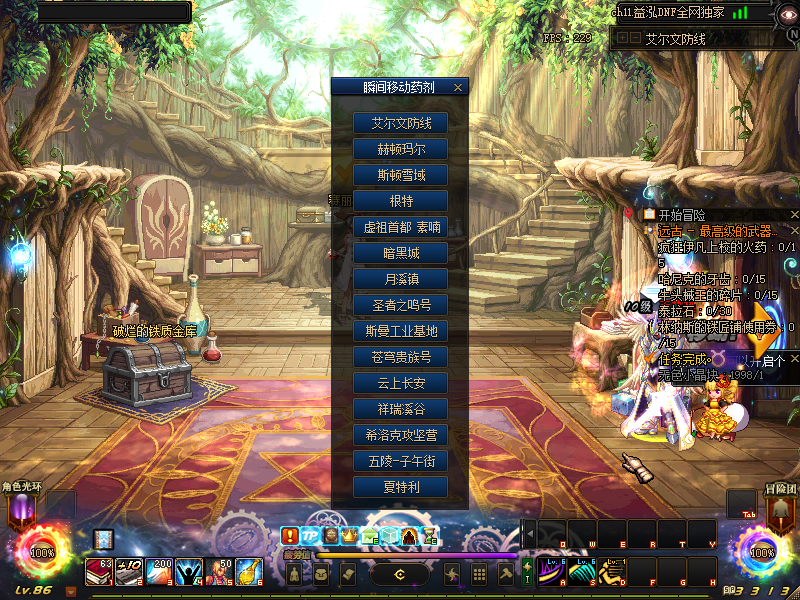
Task: Close the 瞬间移动药剂 teleport window
Action: (458, 88)
